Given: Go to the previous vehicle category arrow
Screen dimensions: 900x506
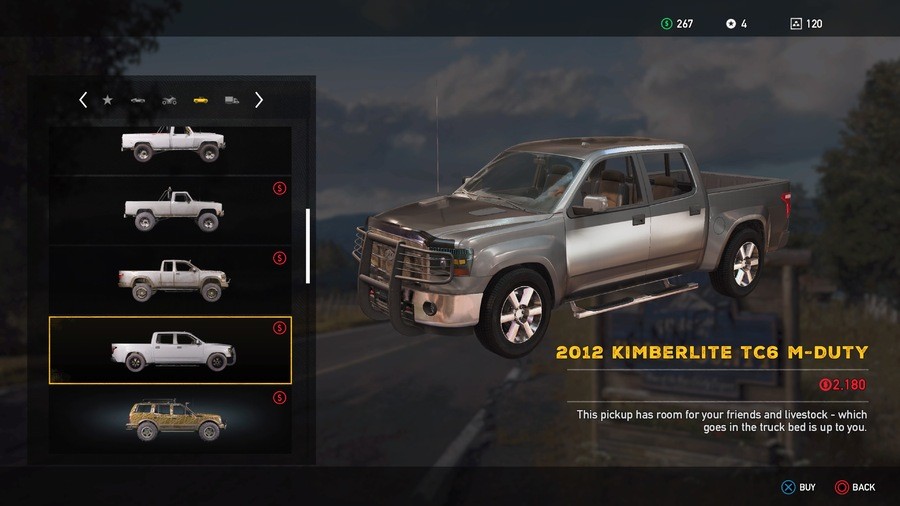Looking at the screenshot, I should click(83, 100).
